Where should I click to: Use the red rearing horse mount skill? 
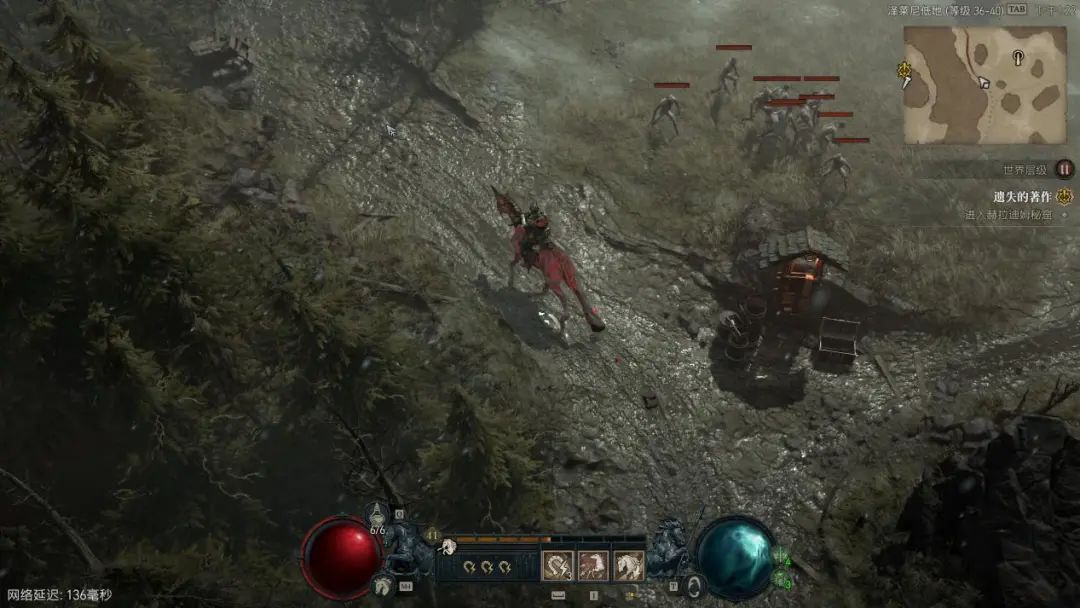click(x=593, y=566)
